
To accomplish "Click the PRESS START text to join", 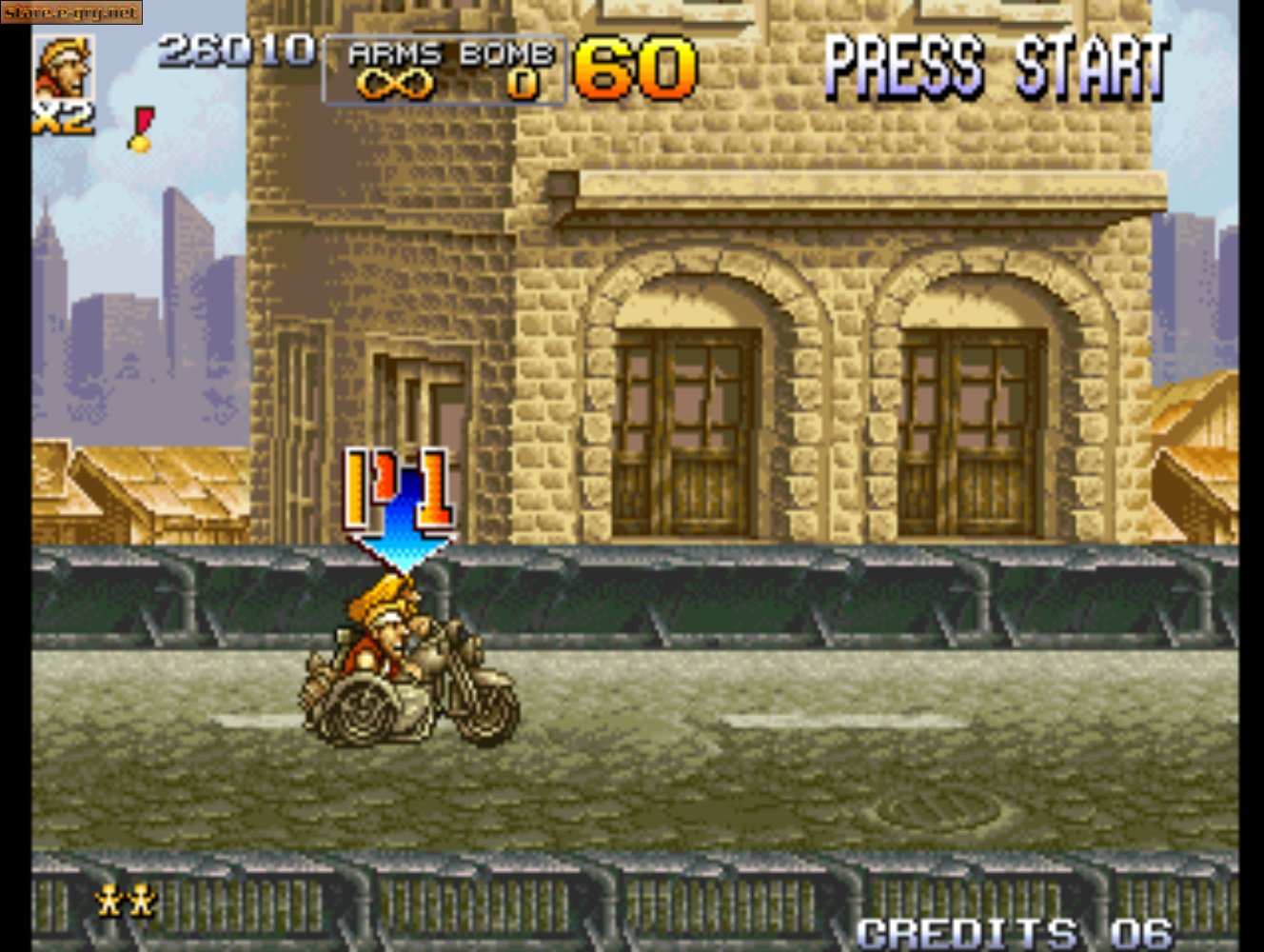I will [x=997, y=67].
